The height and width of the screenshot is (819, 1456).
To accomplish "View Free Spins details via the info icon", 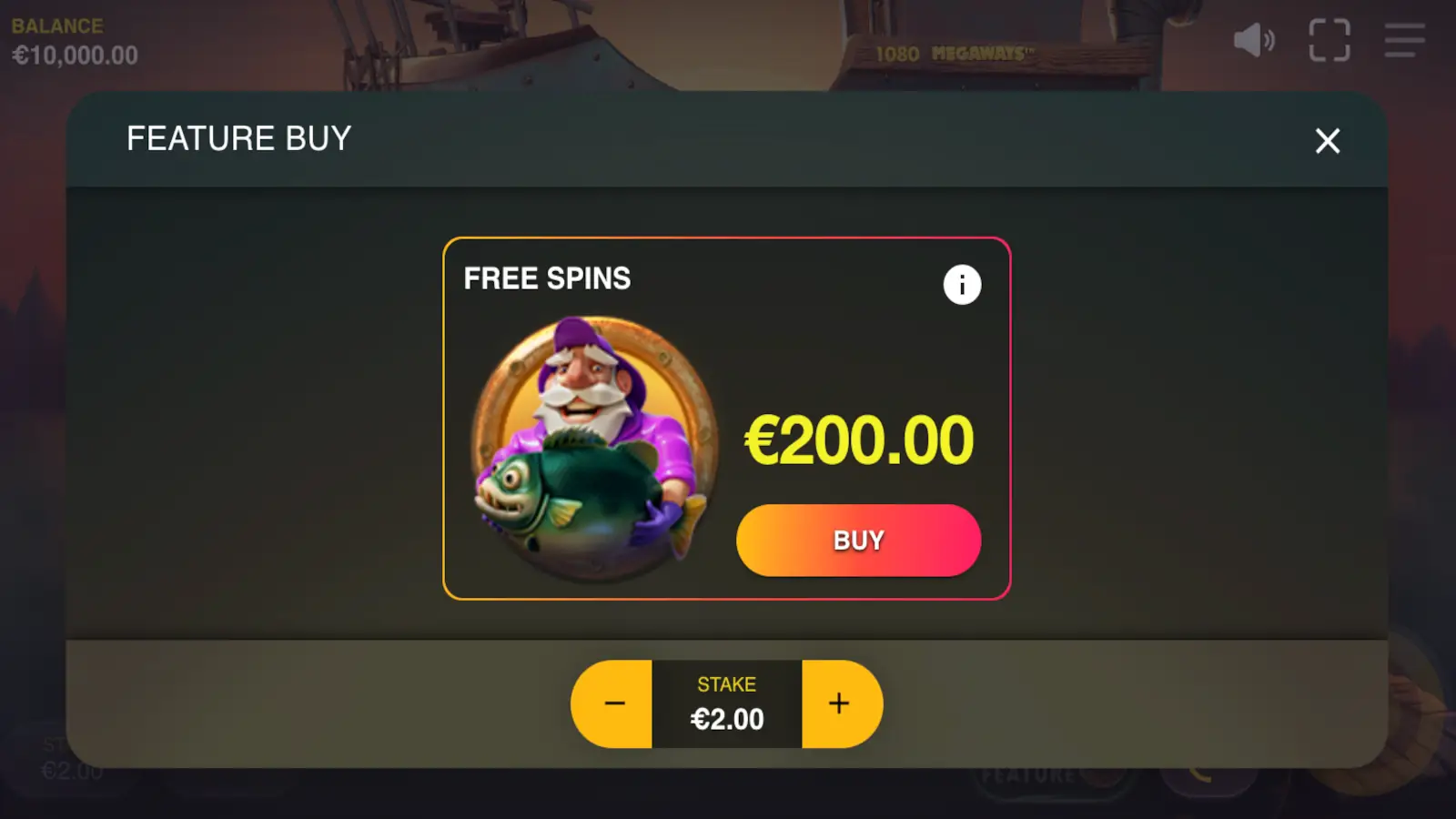I will (961, 284).
